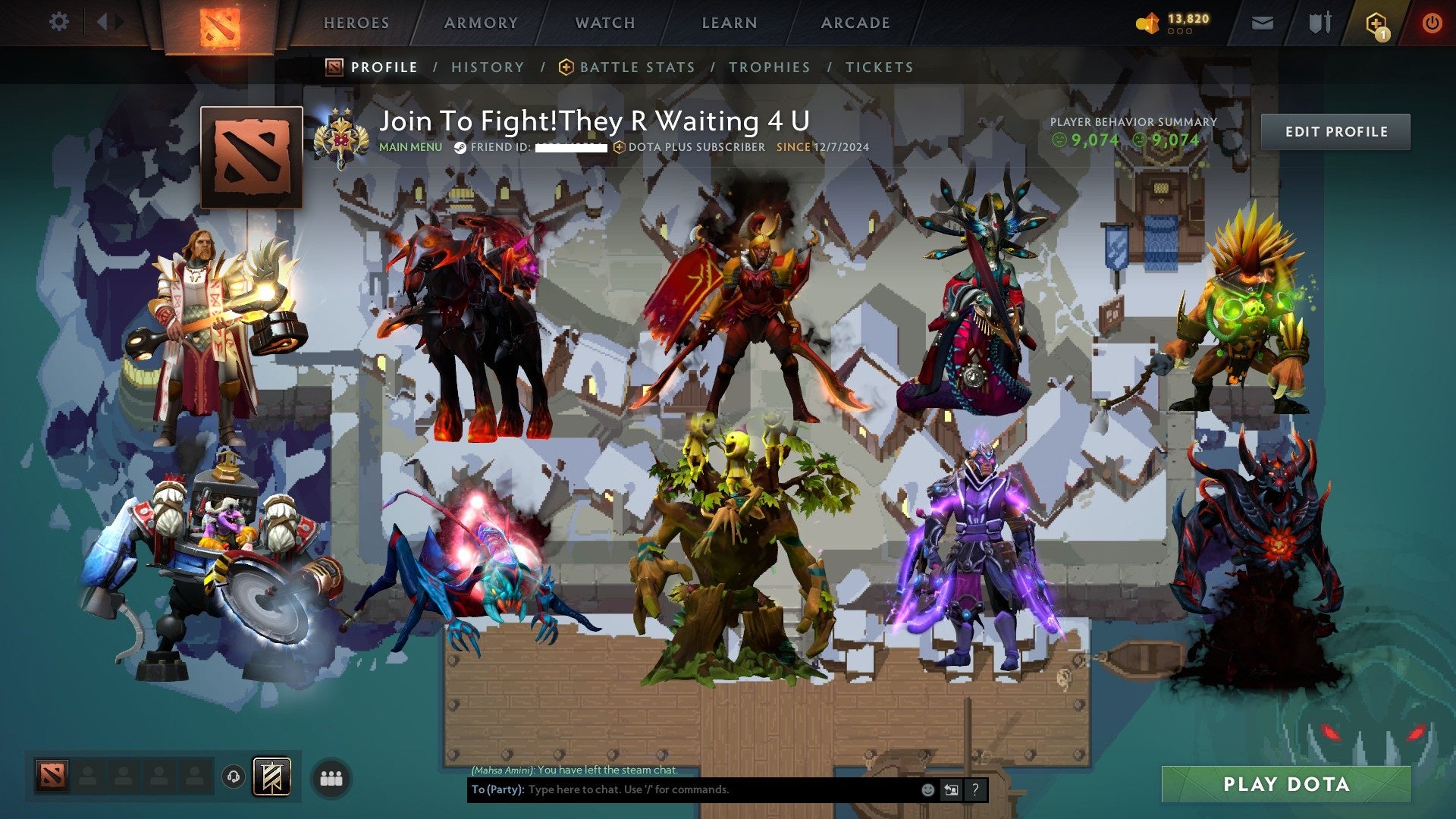1456x819 pixels.
Task: Click inside the party chat input field
Action: [682, 789]
